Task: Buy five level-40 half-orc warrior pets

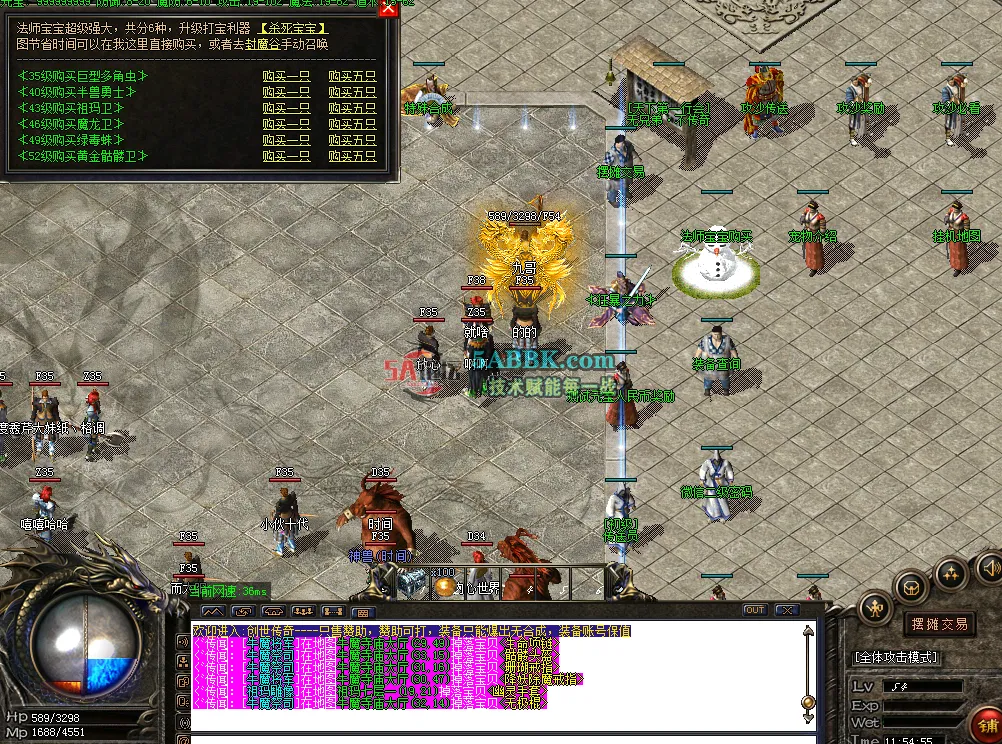Action: click(x=352, y=92)
